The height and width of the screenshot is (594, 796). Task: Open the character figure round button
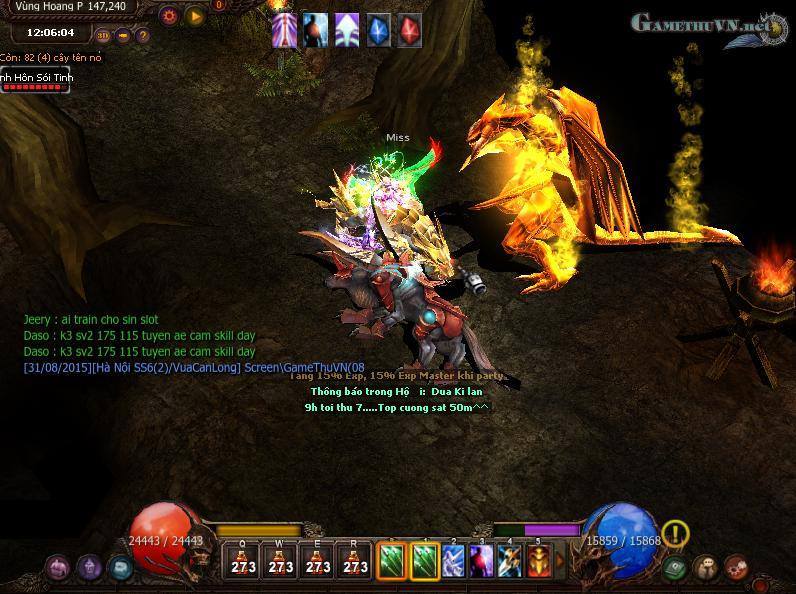tap(89, 568)
